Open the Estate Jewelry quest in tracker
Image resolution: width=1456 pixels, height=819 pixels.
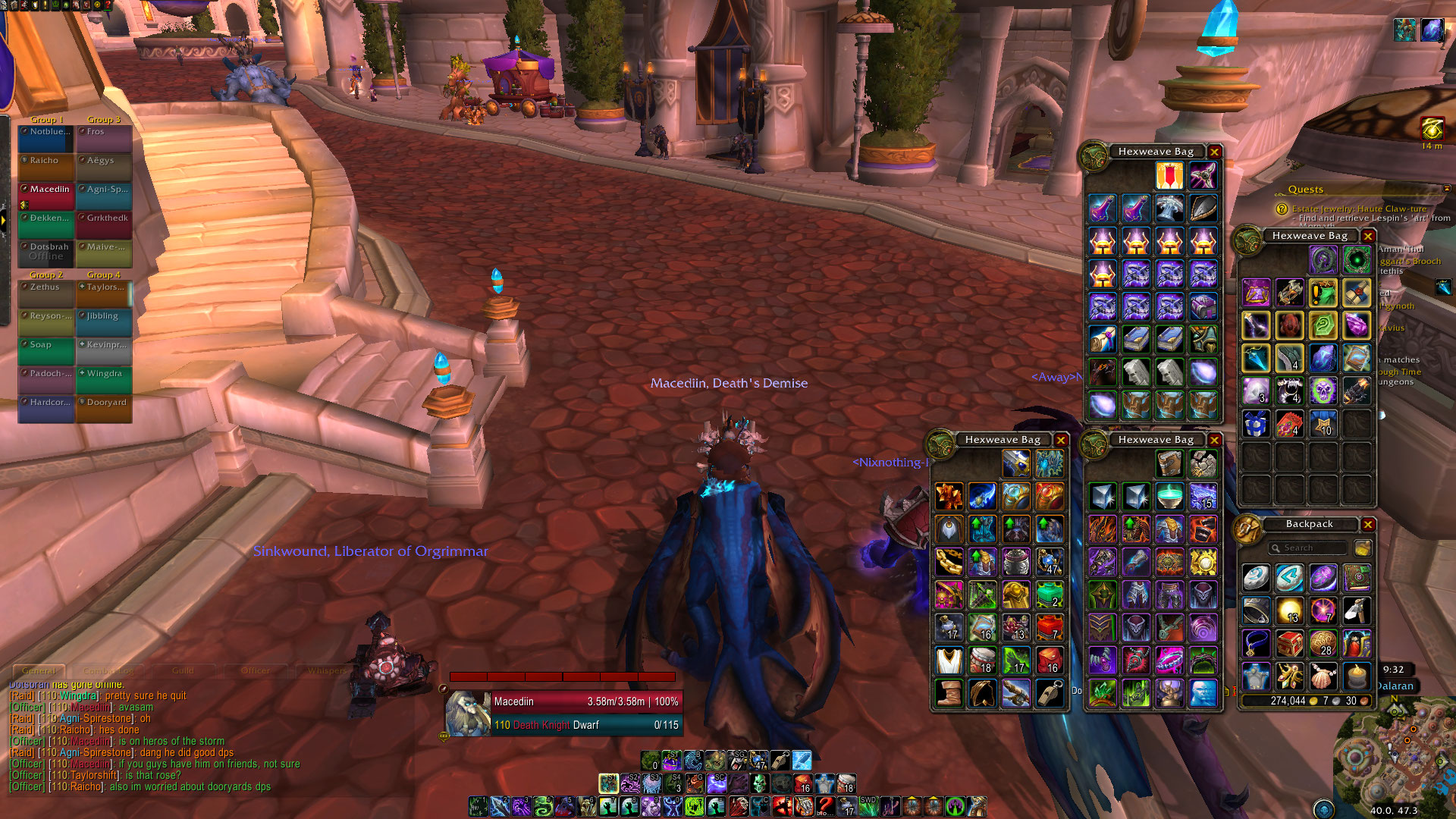click(1359, 209)
